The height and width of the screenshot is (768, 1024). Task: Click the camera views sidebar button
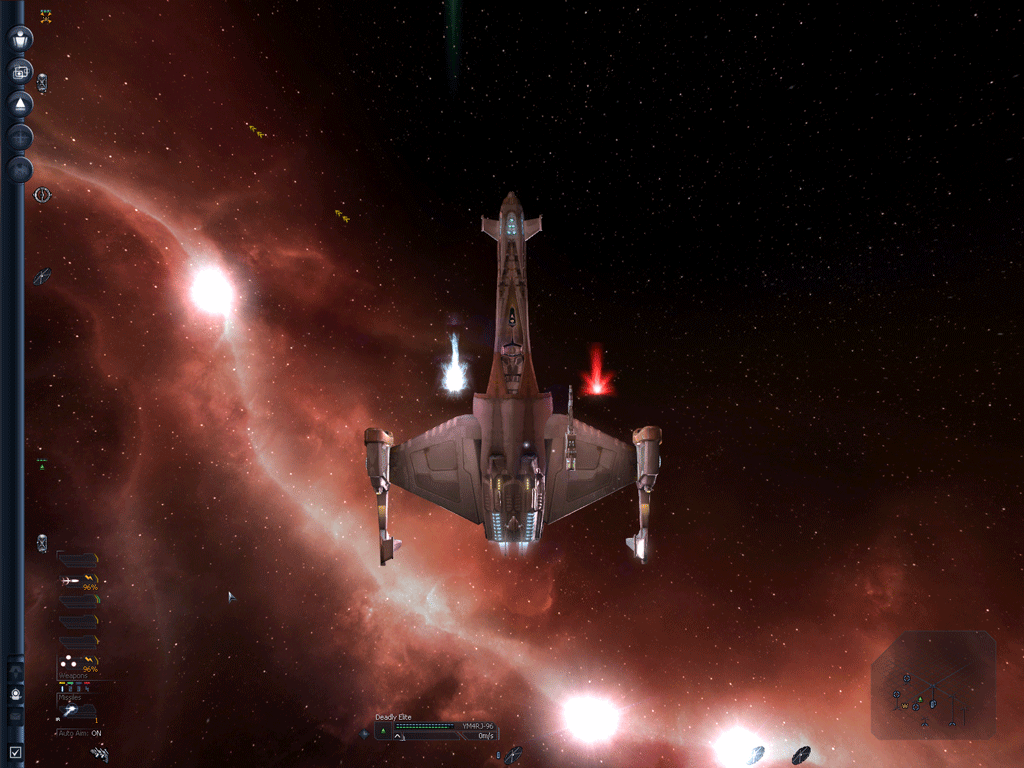pyautogui.click(x=20, y=72)
